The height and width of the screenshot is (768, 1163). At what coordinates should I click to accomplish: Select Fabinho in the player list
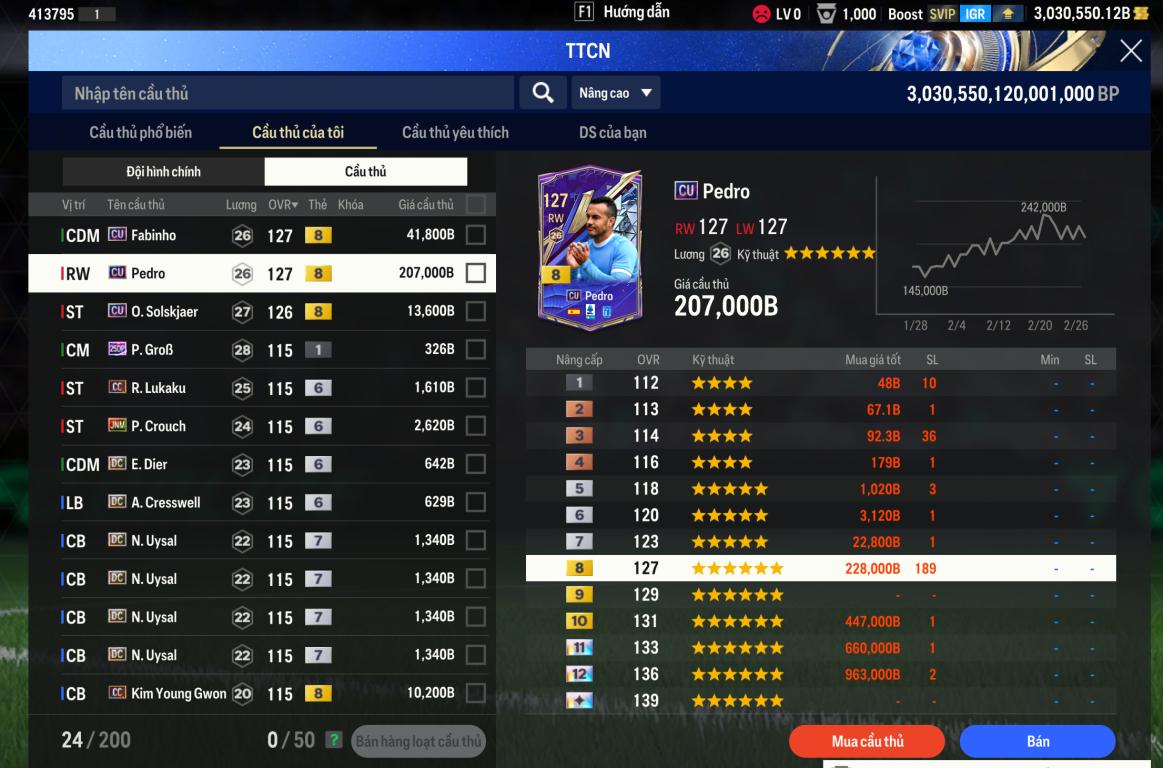click(153, 235)
